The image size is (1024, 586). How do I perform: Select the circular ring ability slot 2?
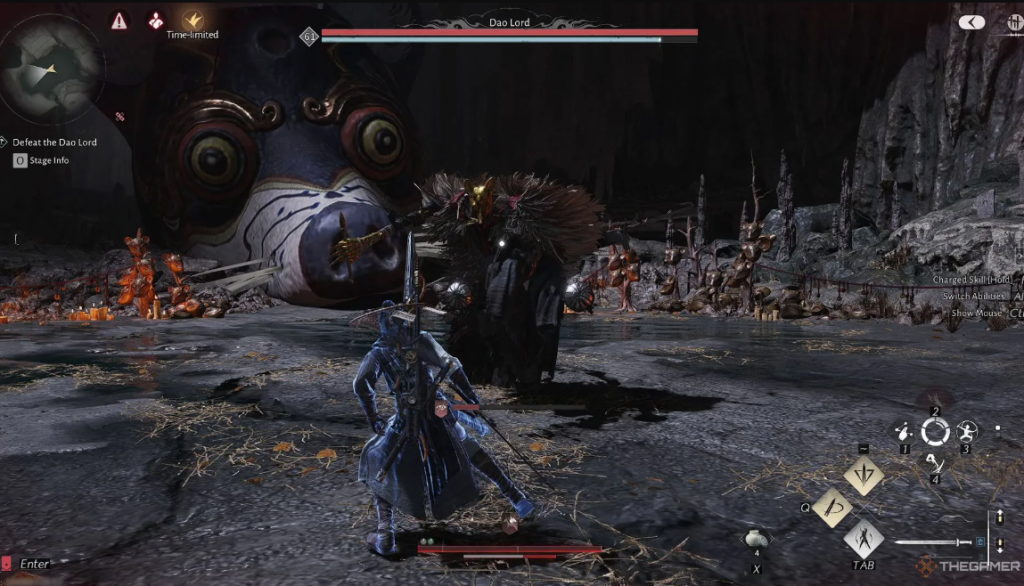(935, 432)
